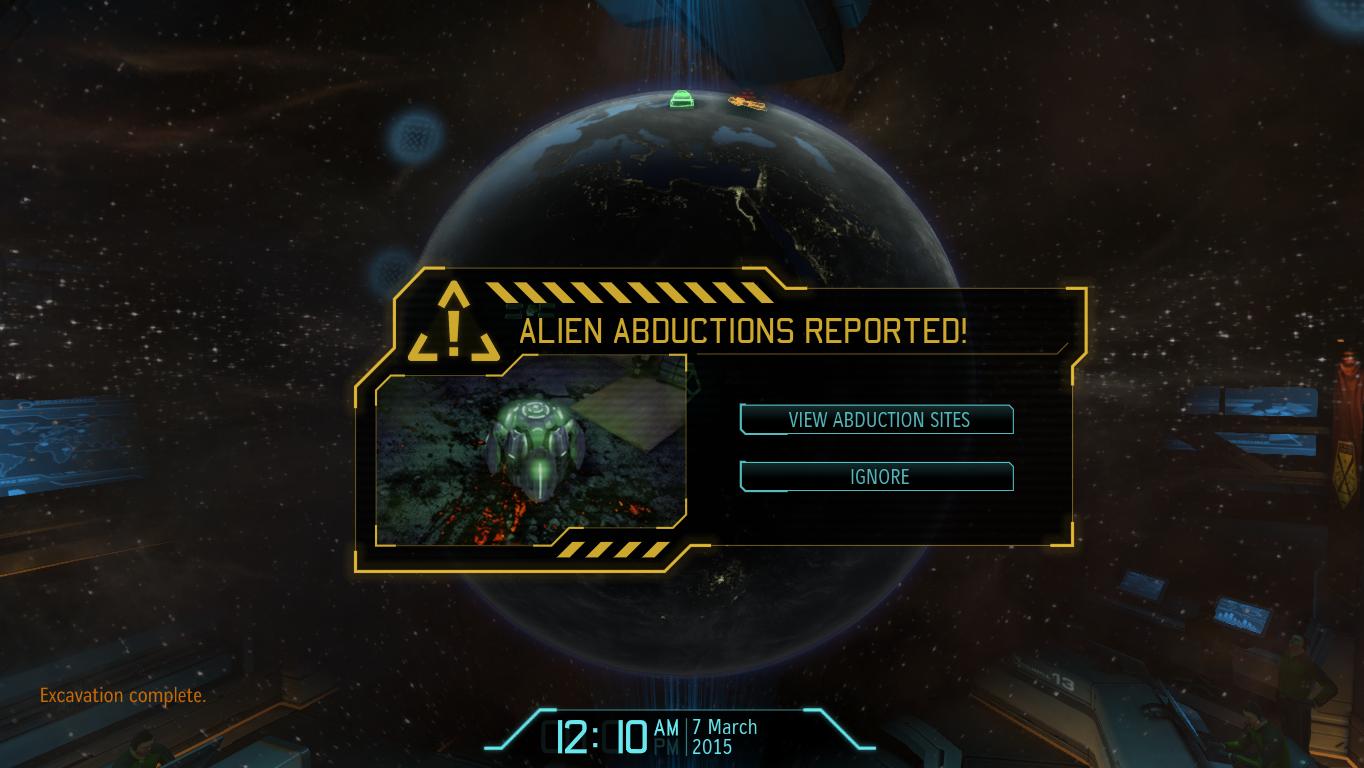
Task: Click the UFO crash site preview image
Action: click(x=532, y=450)
